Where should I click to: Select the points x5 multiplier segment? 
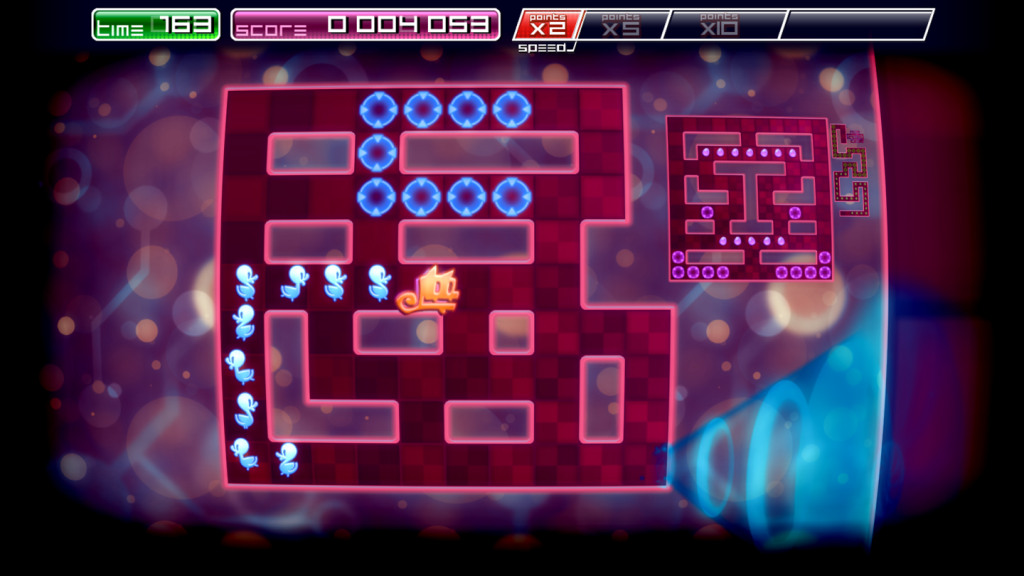coord(621,24)
